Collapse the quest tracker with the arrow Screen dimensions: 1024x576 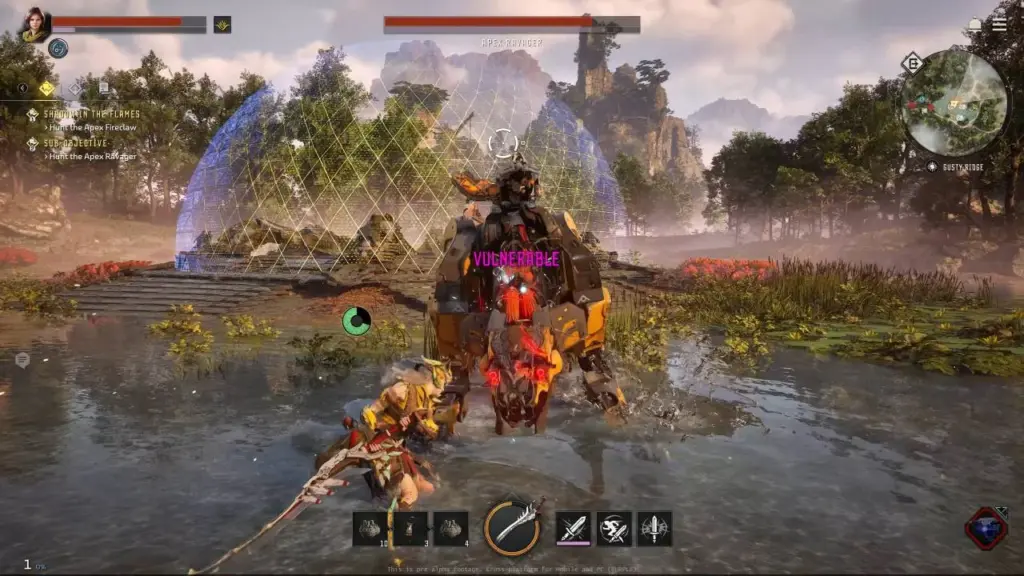coord(22,89)
